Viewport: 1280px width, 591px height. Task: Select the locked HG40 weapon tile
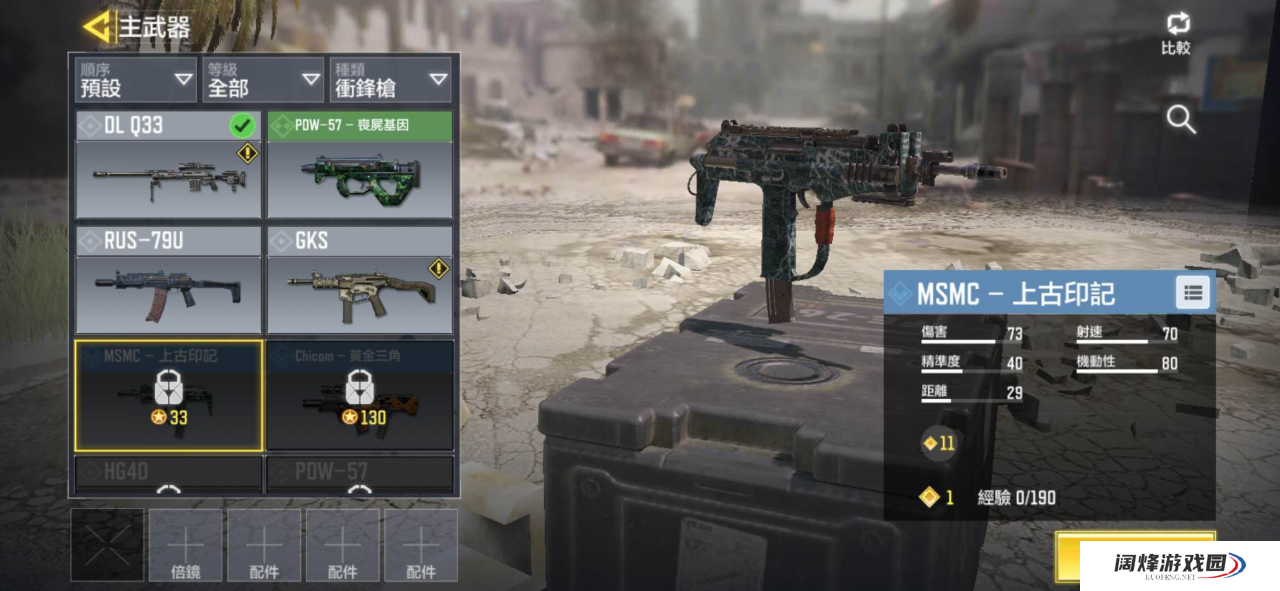(x=168, y=474)
